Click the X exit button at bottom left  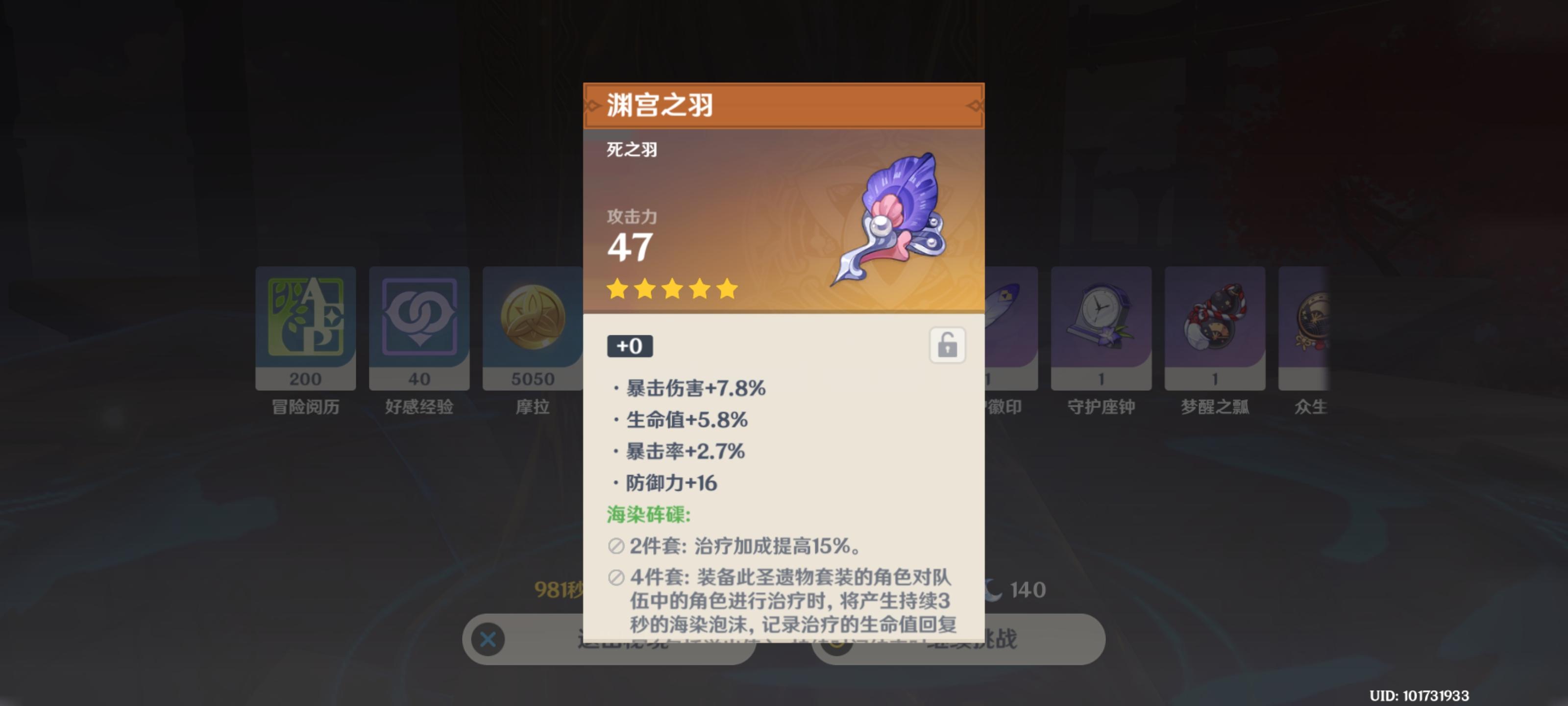(487, 639)
